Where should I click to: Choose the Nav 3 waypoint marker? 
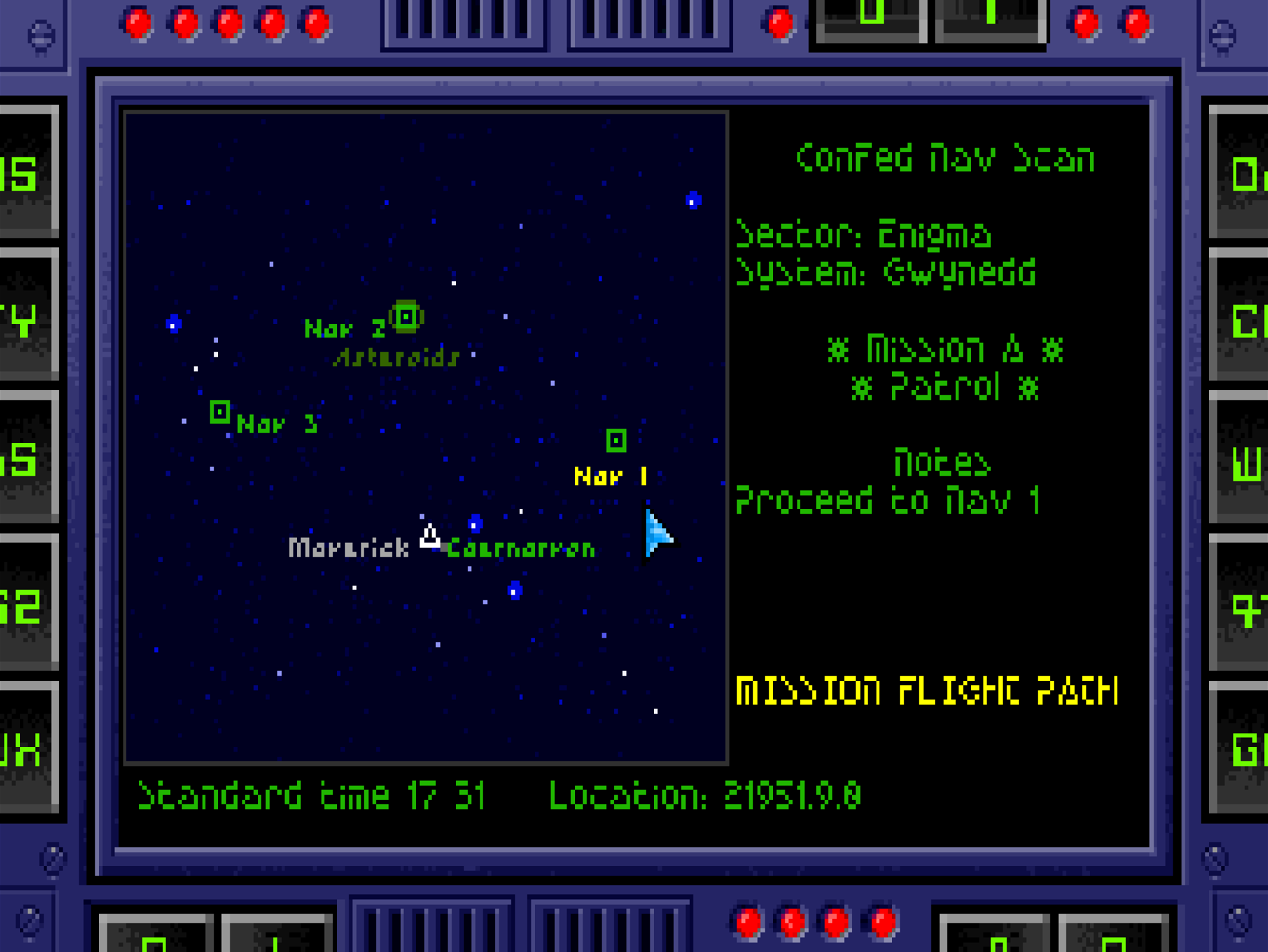click(x=219, y=411)
